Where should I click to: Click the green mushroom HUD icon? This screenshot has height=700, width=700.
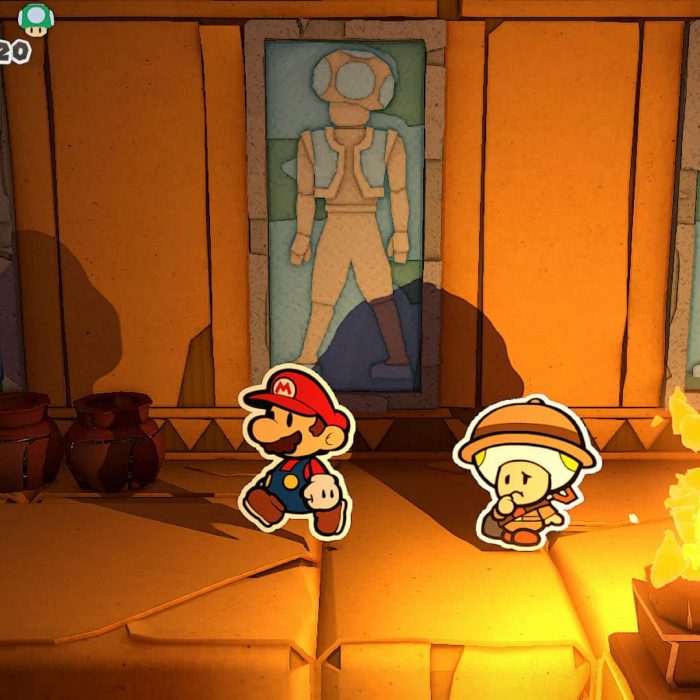coord(36,20)
